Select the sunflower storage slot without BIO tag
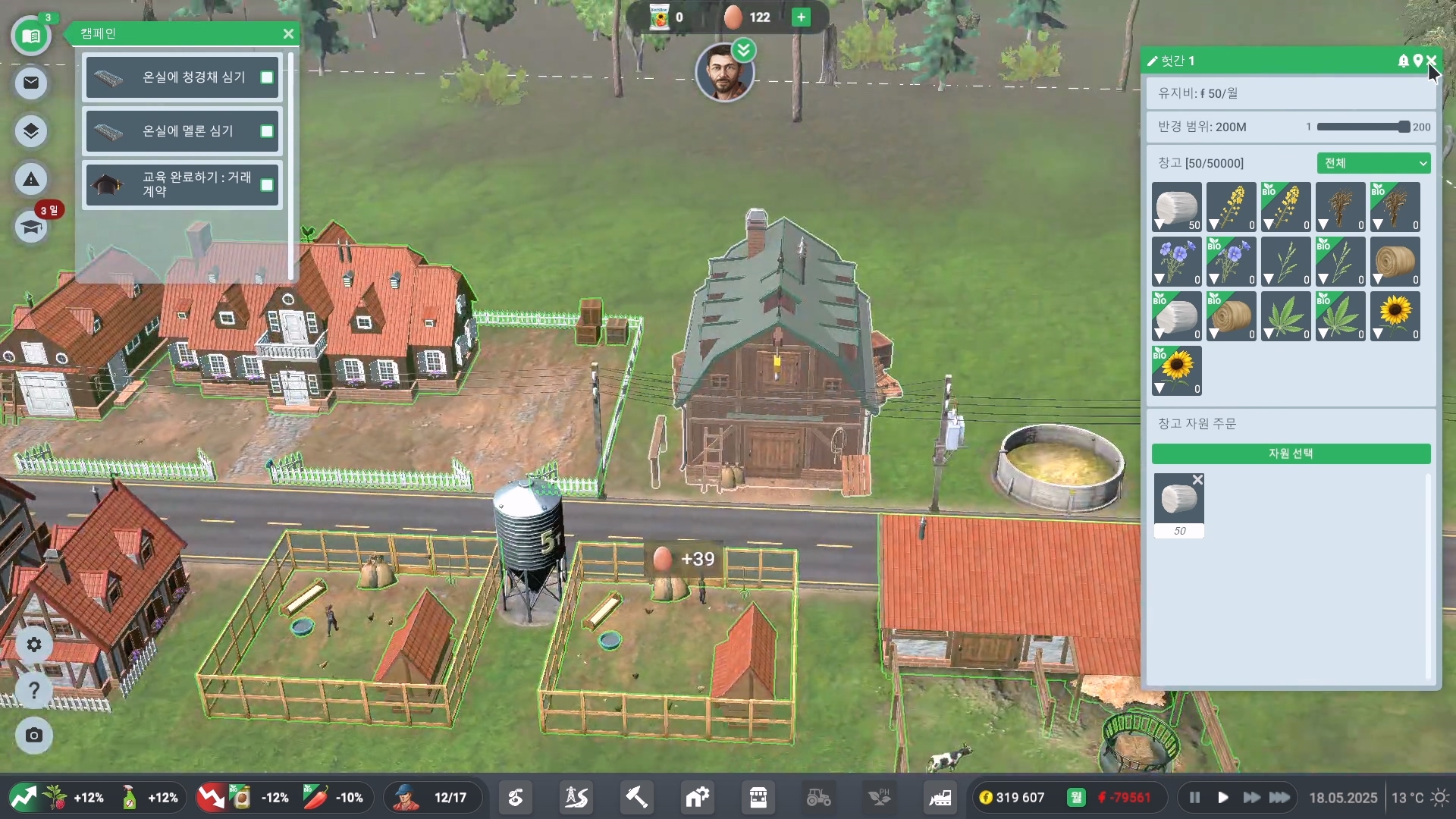 pos(1395,315)
